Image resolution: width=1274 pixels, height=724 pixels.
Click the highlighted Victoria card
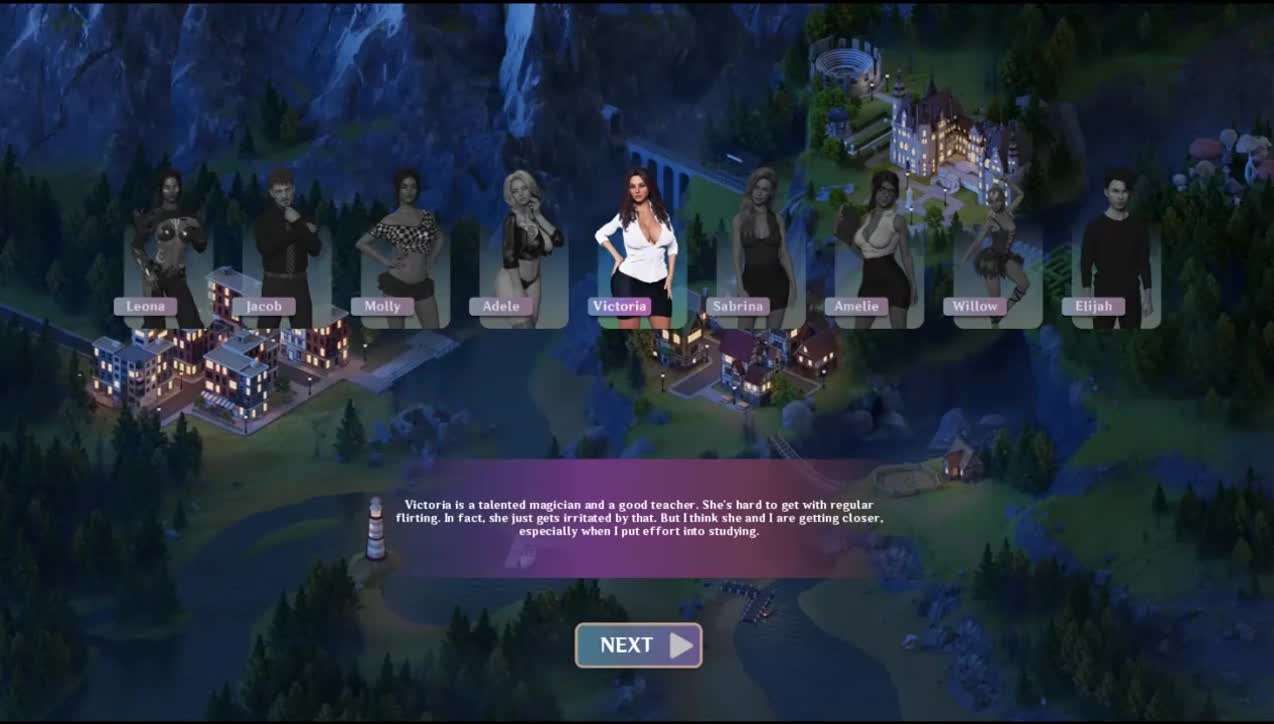641,260
